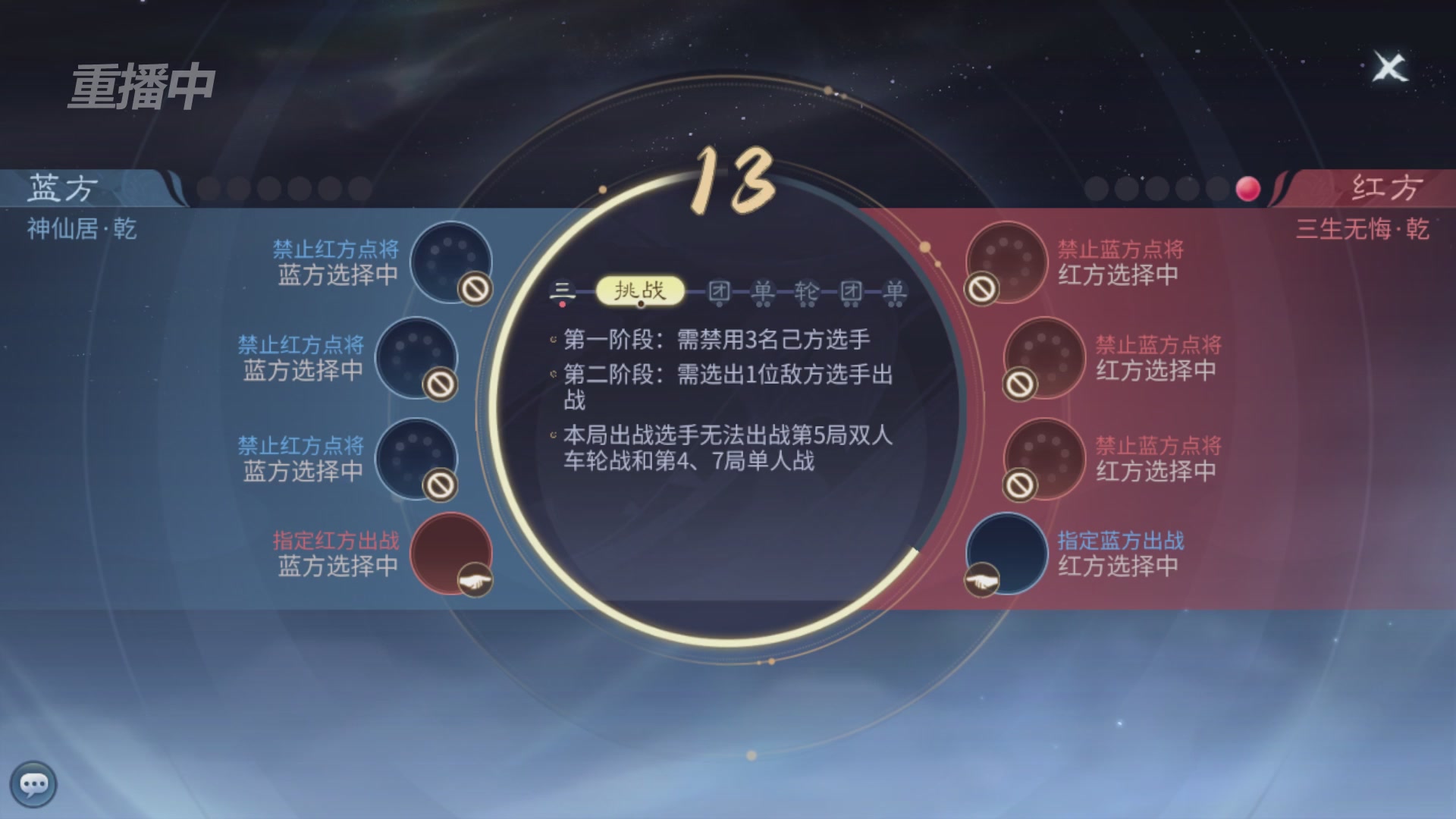Screen dimensions: 1456x819
Task: Select the pointing hand icon beside 指定蓝方出战
Action: [984, 582]
